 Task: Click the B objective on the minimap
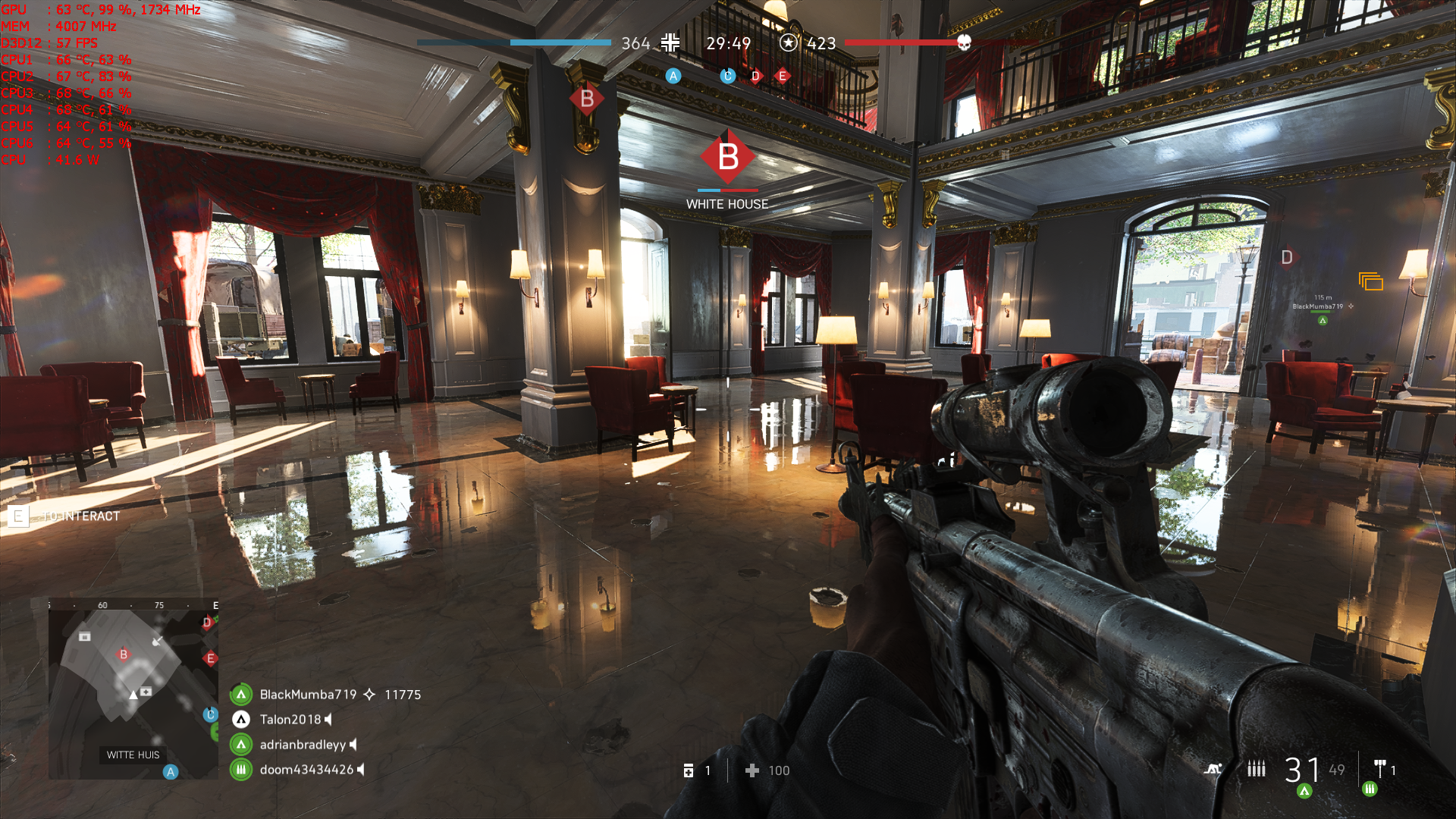click(124, 654)
